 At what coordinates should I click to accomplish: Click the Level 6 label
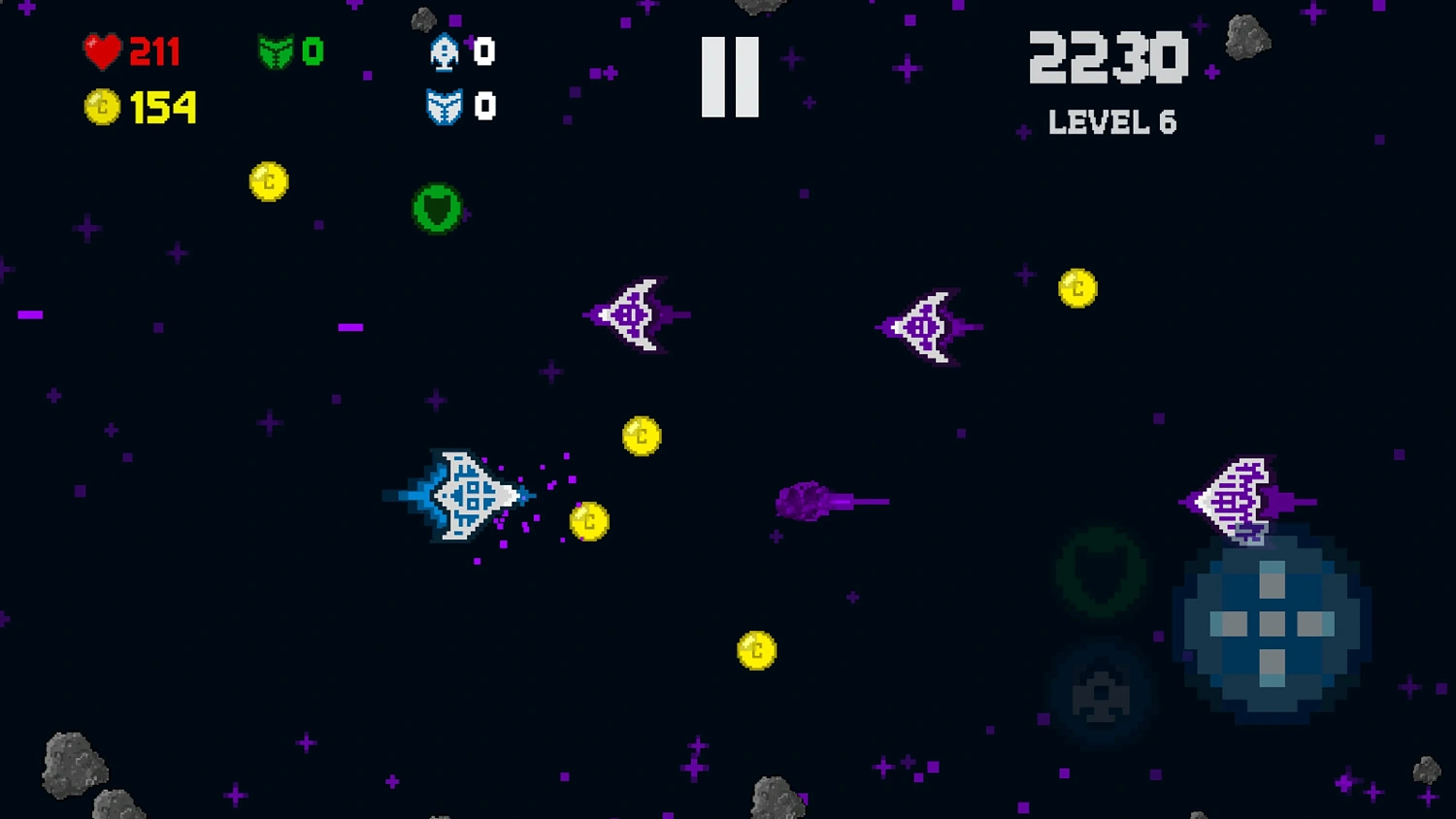(x=1112, y=122)
